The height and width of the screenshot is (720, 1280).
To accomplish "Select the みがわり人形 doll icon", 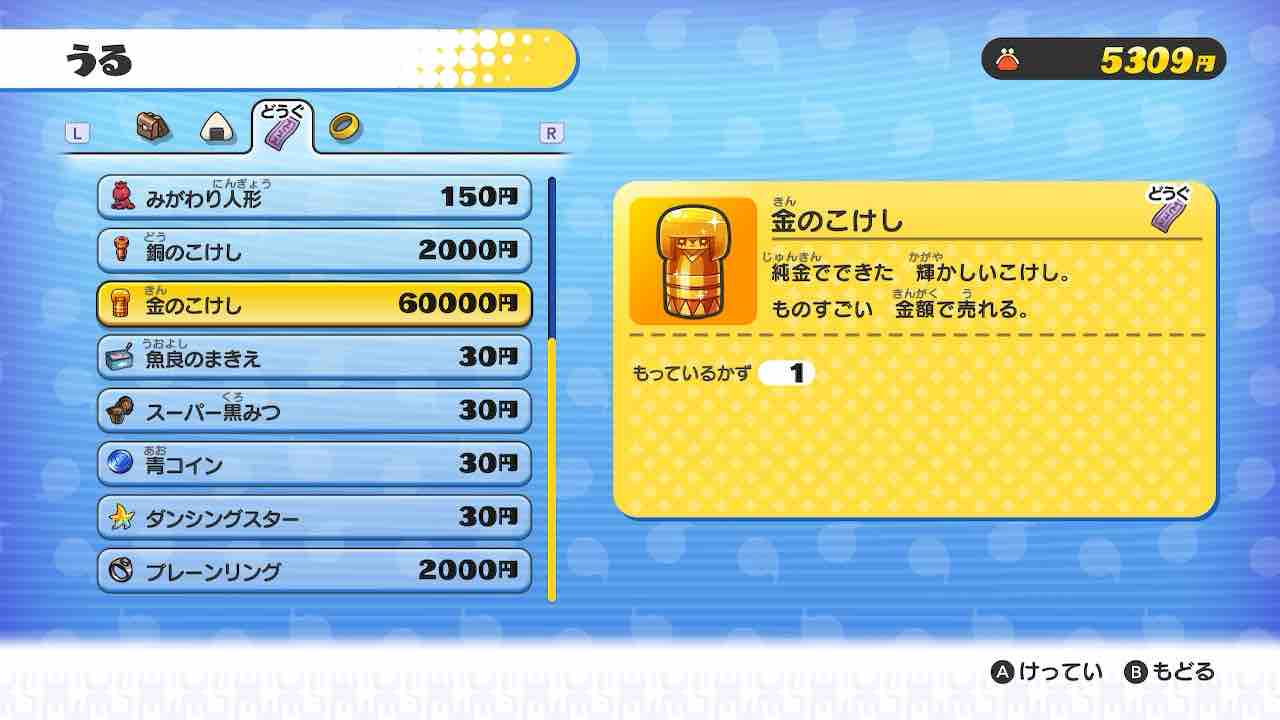I will point(122,196).
